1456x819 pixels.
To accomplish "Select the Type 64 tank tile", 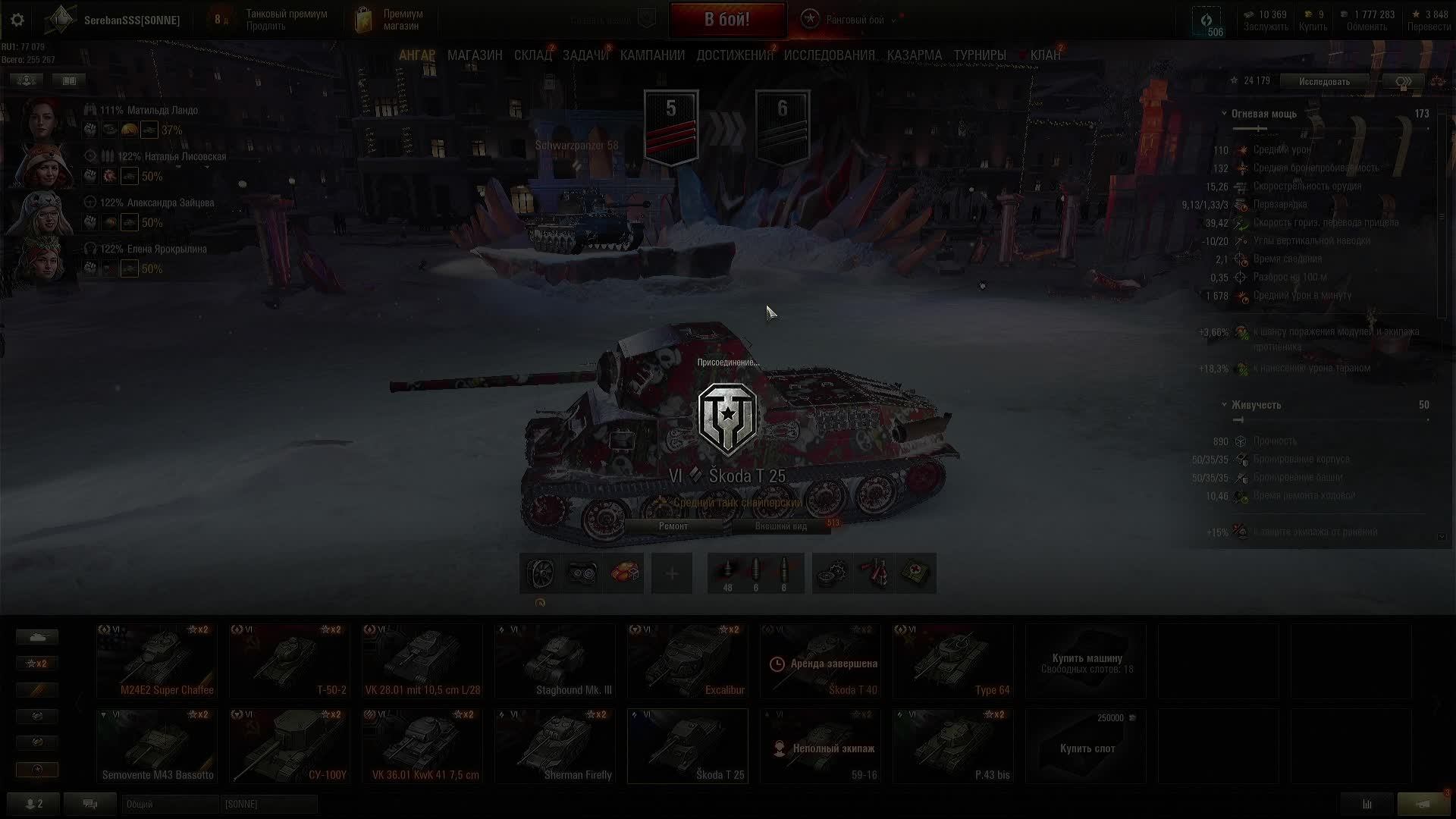I will (952, 661).
